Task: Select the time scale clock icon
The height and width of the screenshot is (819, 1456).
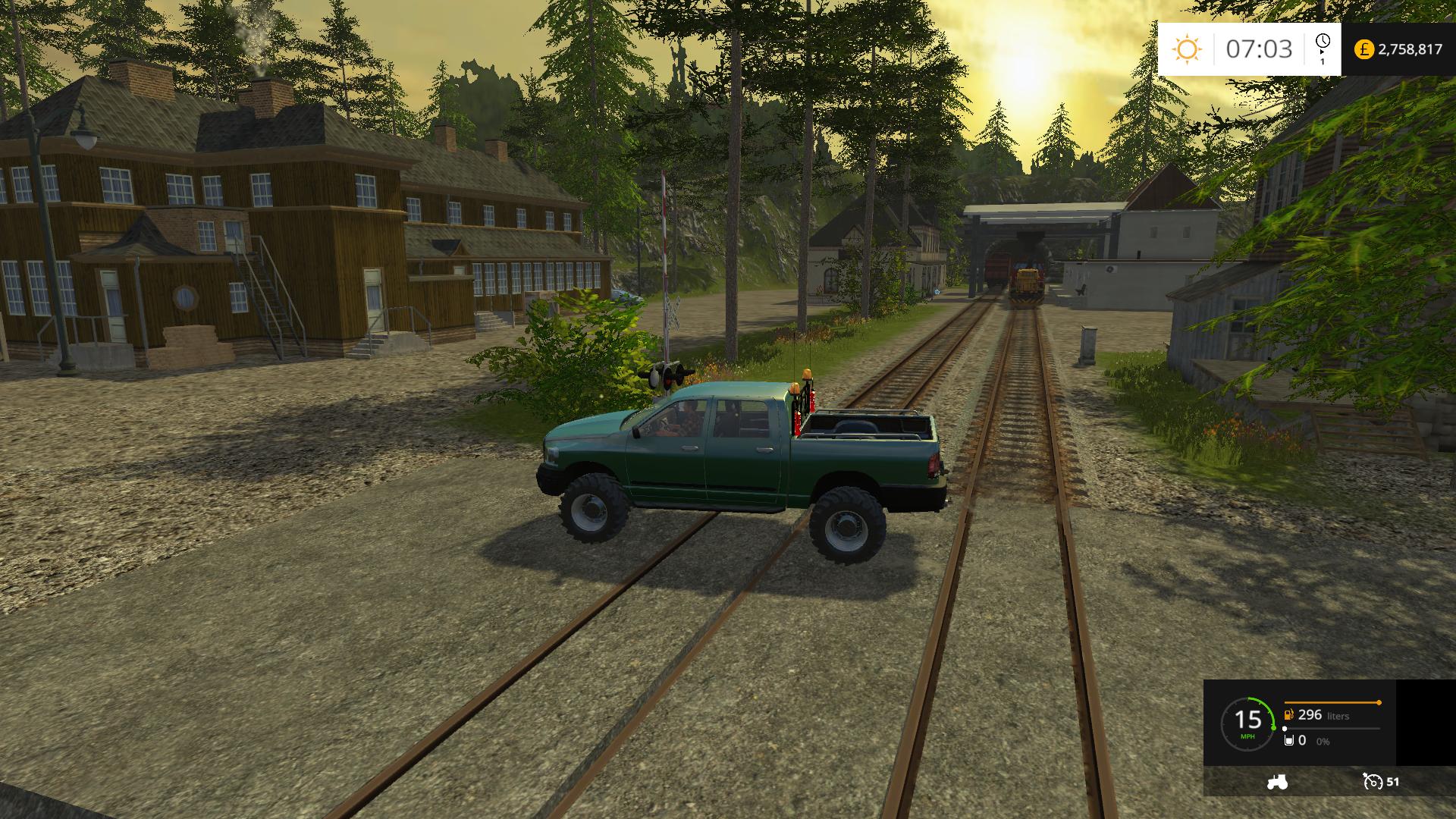Action: click(x=1323, y=42)
